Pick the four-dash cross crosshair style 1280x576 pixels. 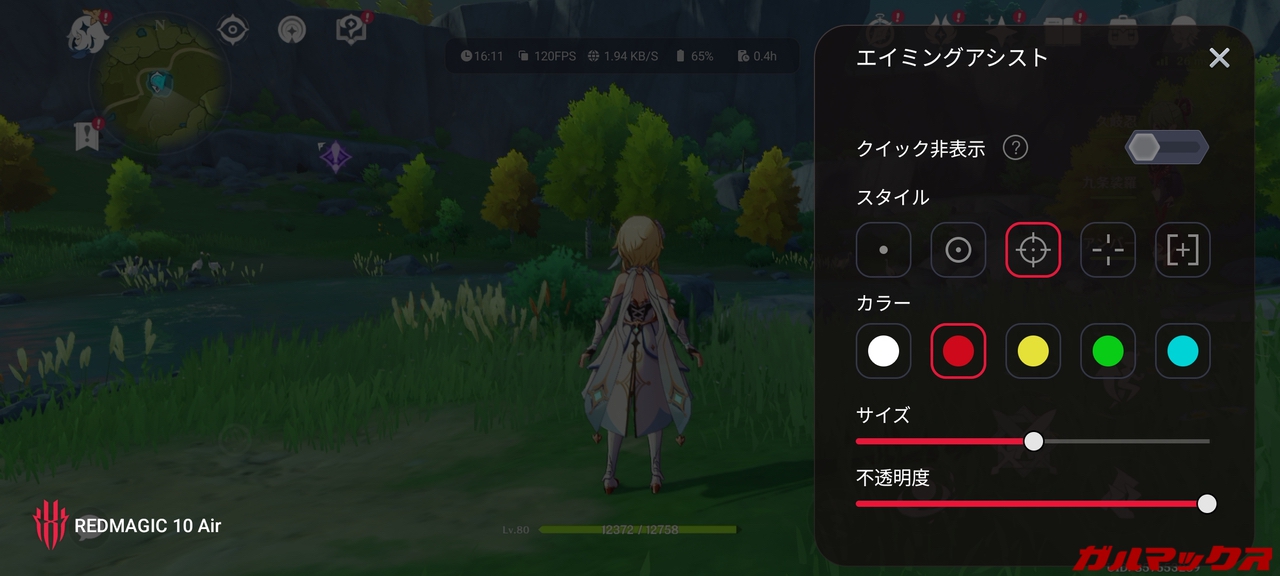click(x=1108, y=250)
